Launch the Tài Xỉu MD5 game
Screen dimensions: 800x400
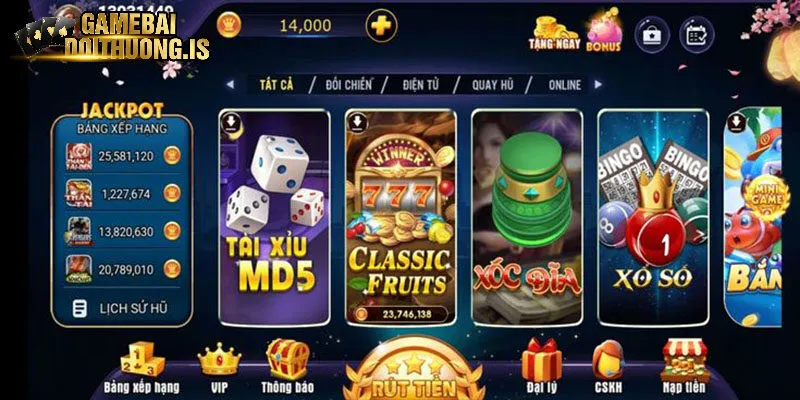coord(274,216)
